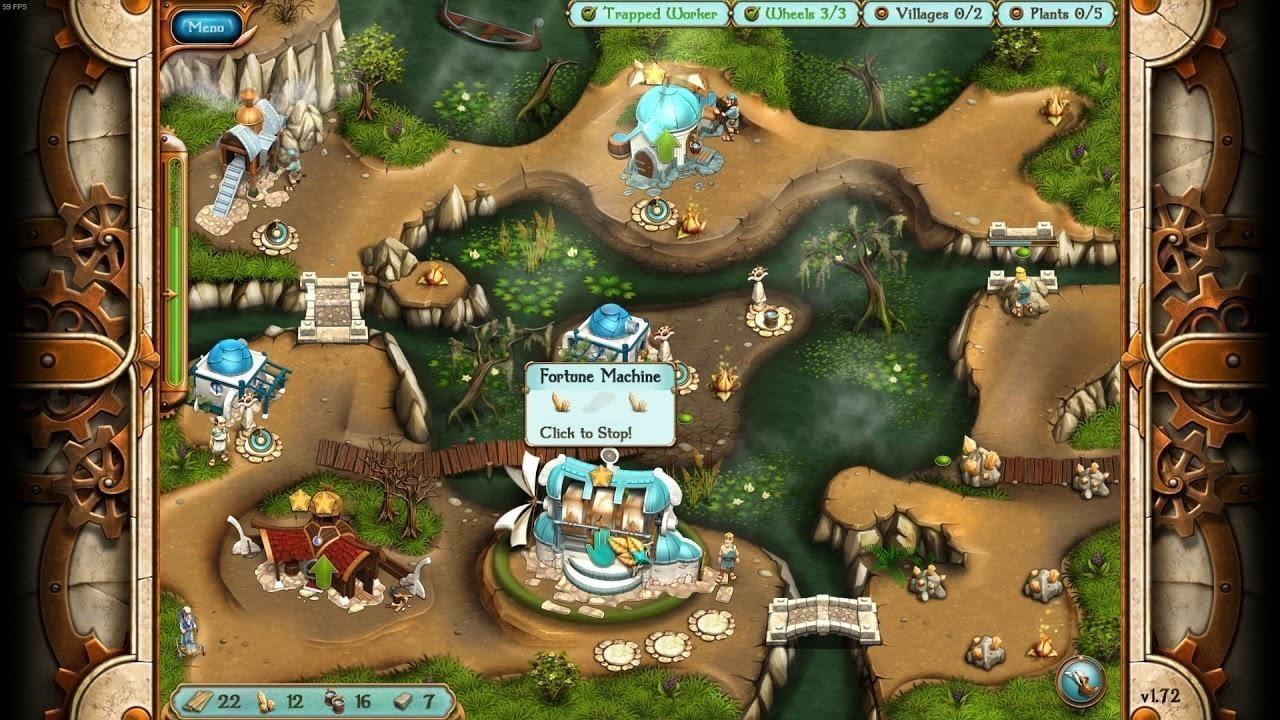
Task: Select the Trapped Worker objective
Action: 650,14
